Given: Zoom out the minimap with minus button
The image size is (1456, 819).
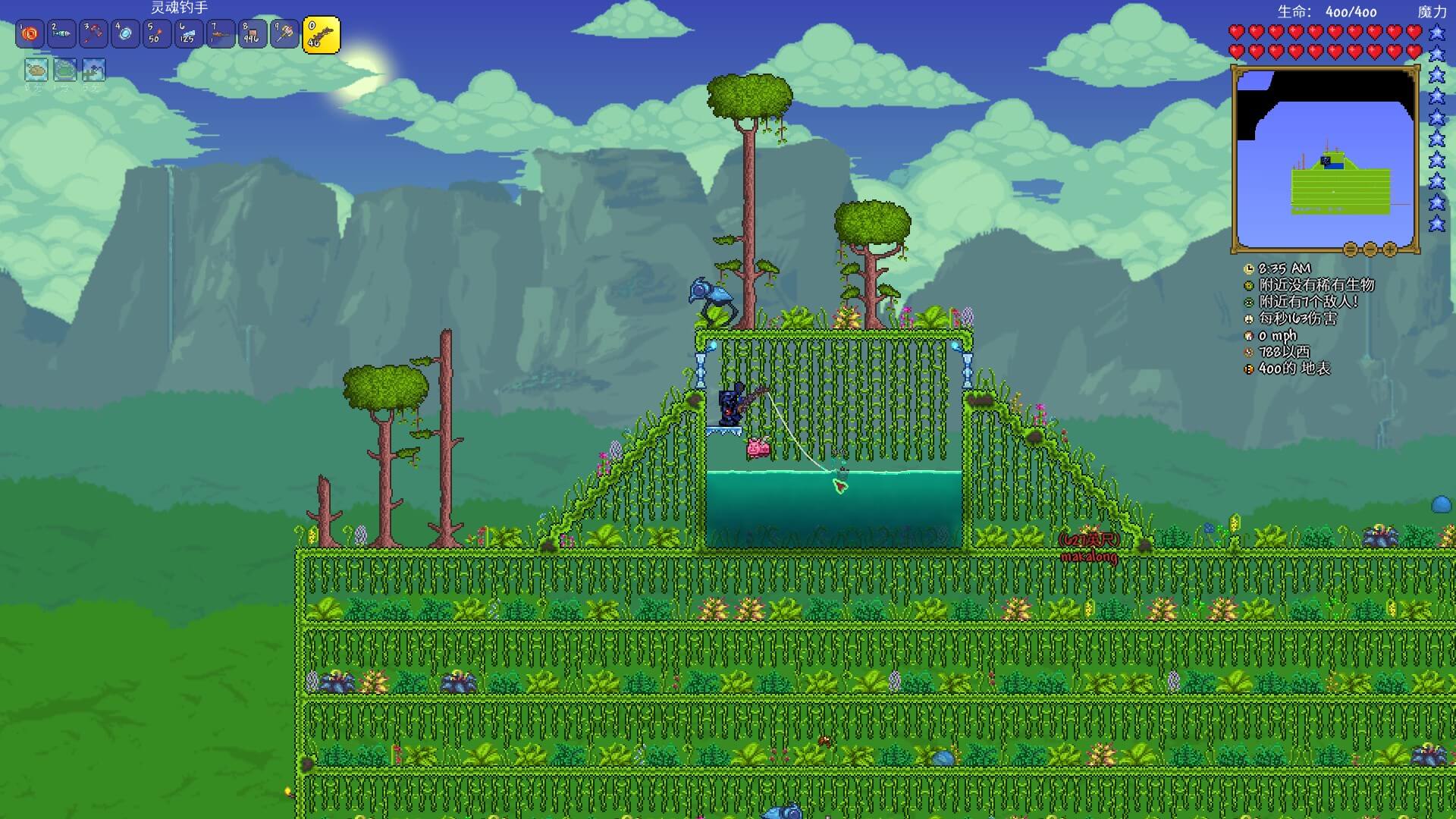Looking at the screenshot, I should [x=1370, y=249].
